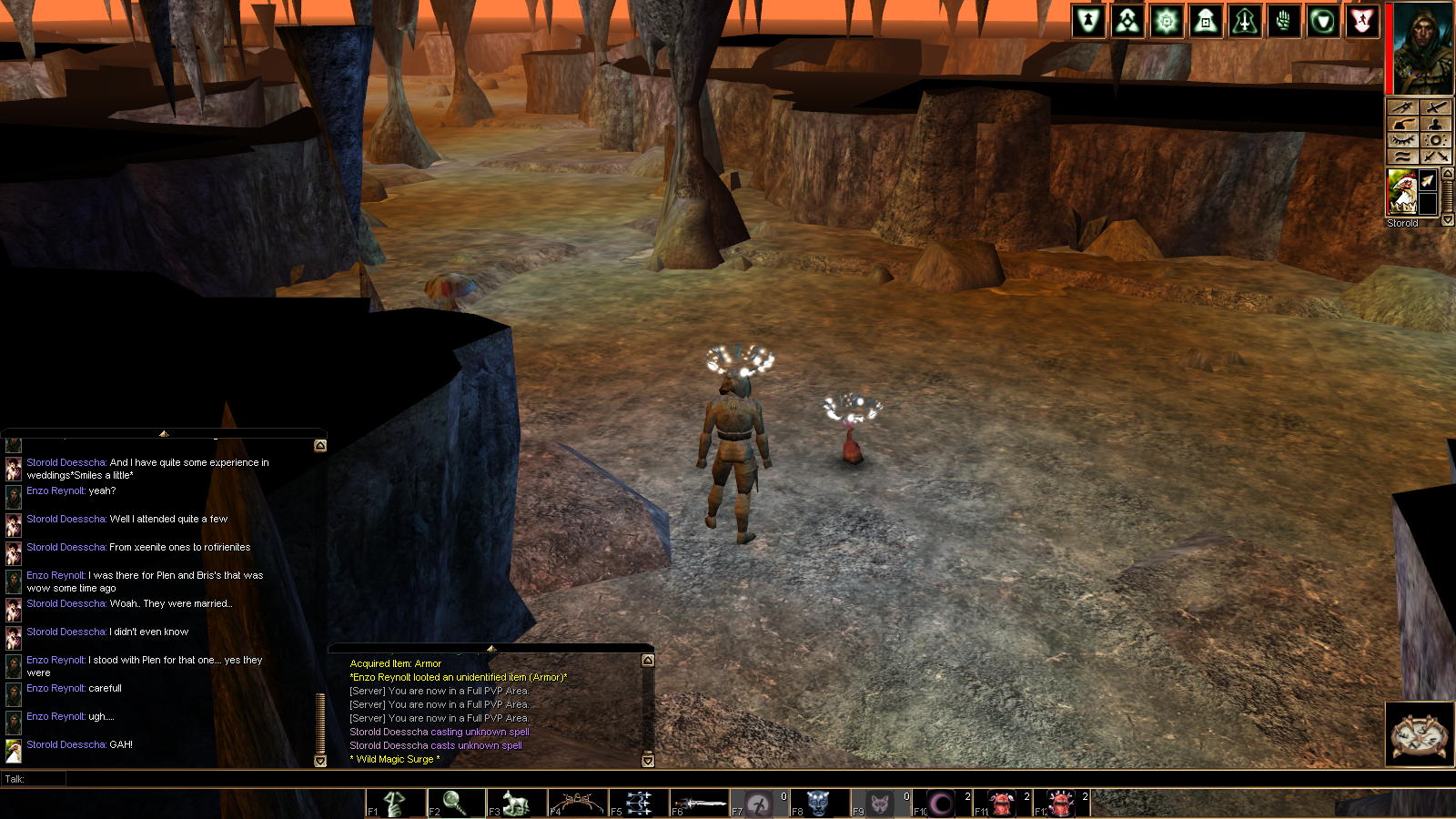Click the open hand status effect icon
The width and height of the screenshot is (1456, 819).
pyautogui.click(x=1284, y=22)
